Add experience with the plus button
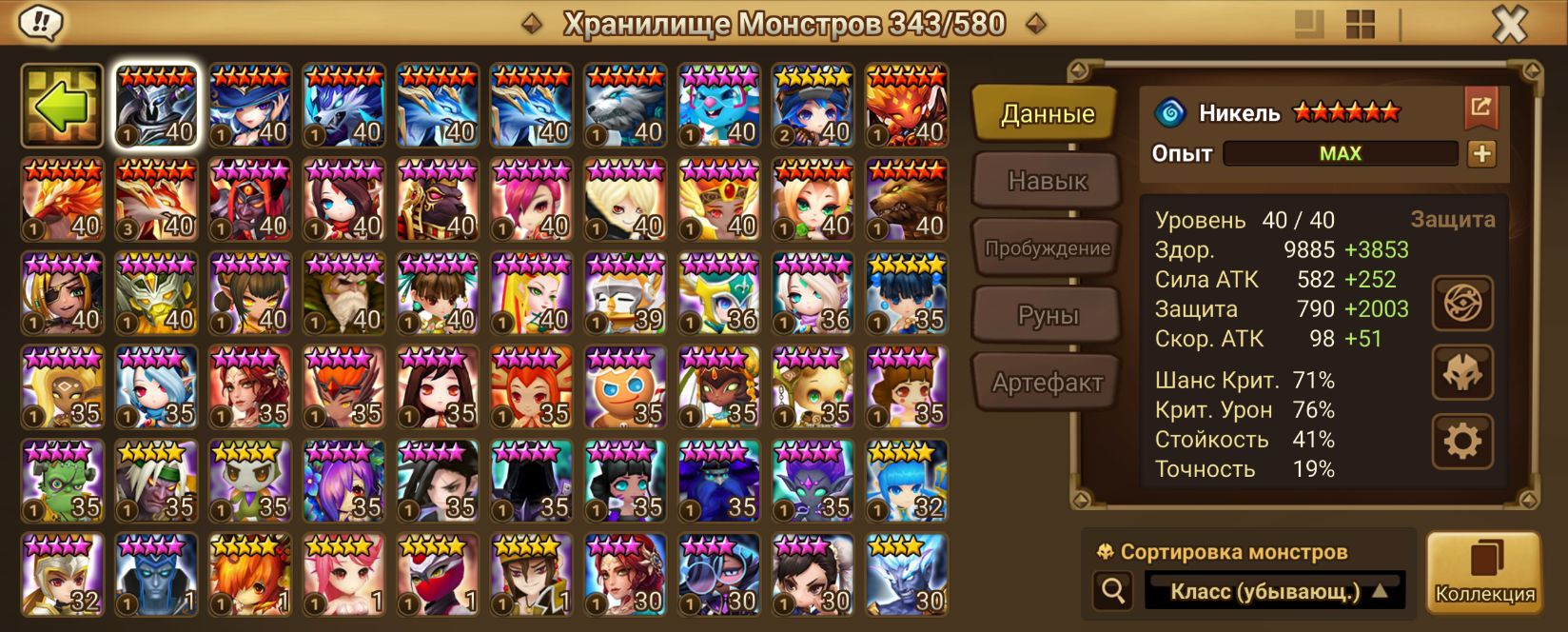Image resolution: width=1568 pixels, height=632 pixels. [1481, 153]
